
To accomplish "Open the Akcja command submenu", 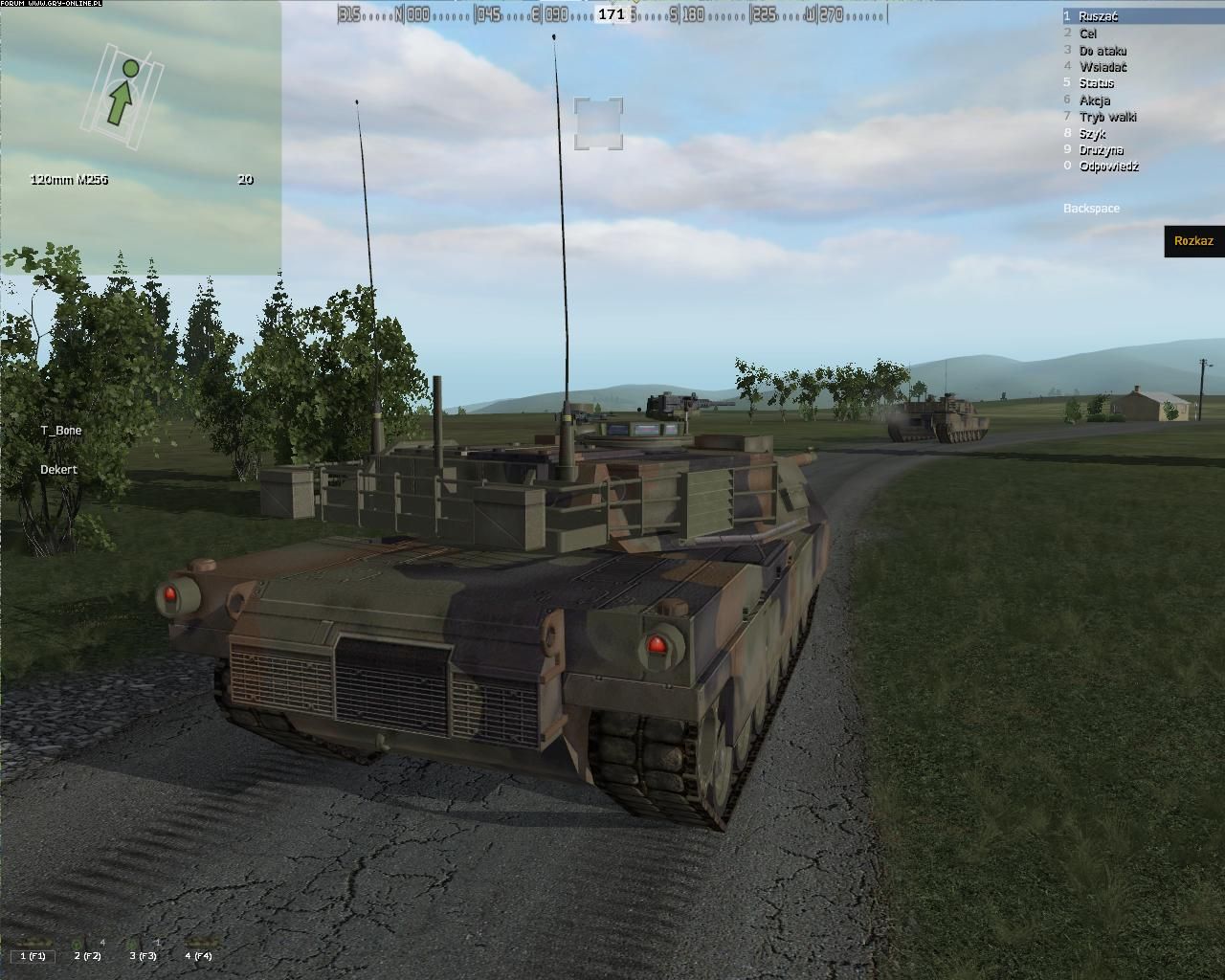I will (1095, 100).
